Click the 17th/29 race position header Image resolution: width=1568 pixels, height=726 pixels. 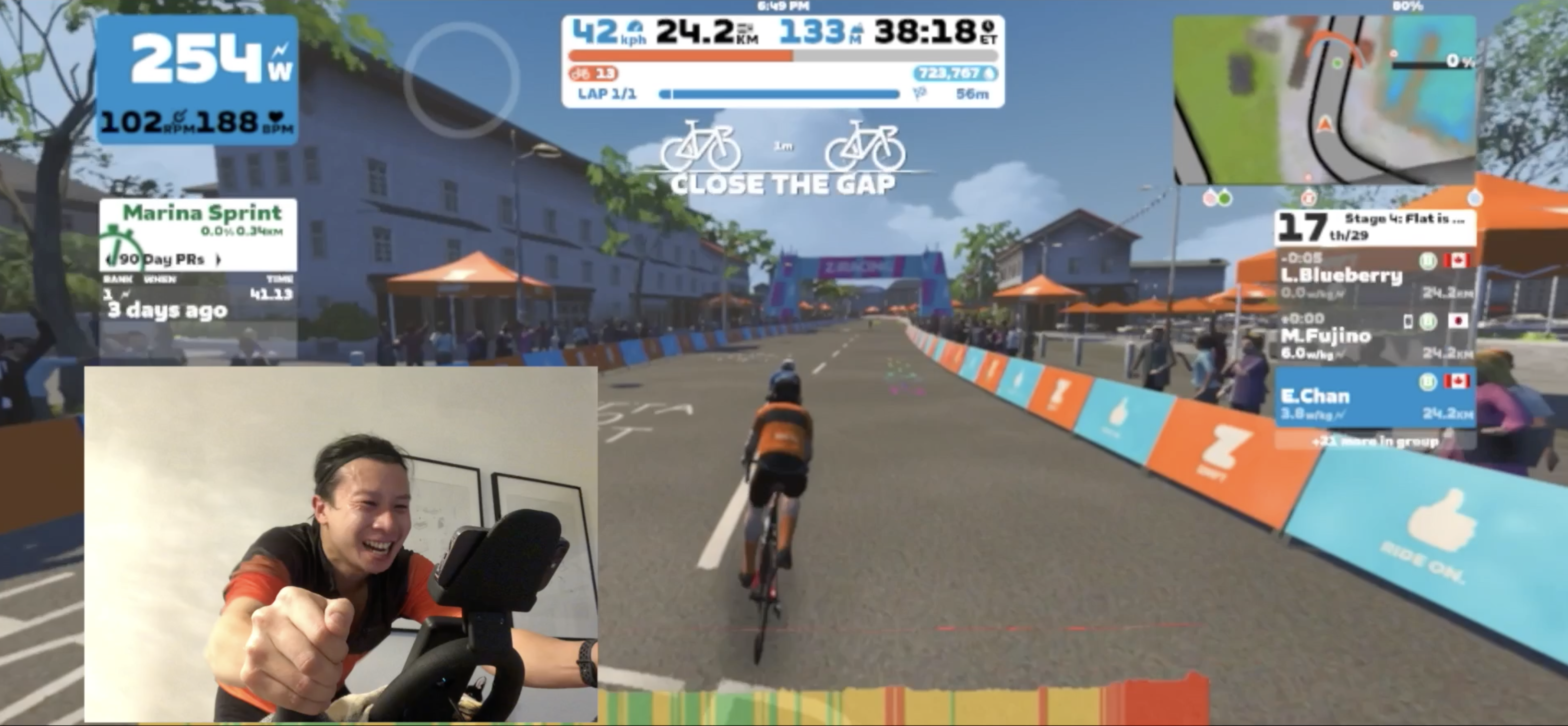(x=1374, y=227)
